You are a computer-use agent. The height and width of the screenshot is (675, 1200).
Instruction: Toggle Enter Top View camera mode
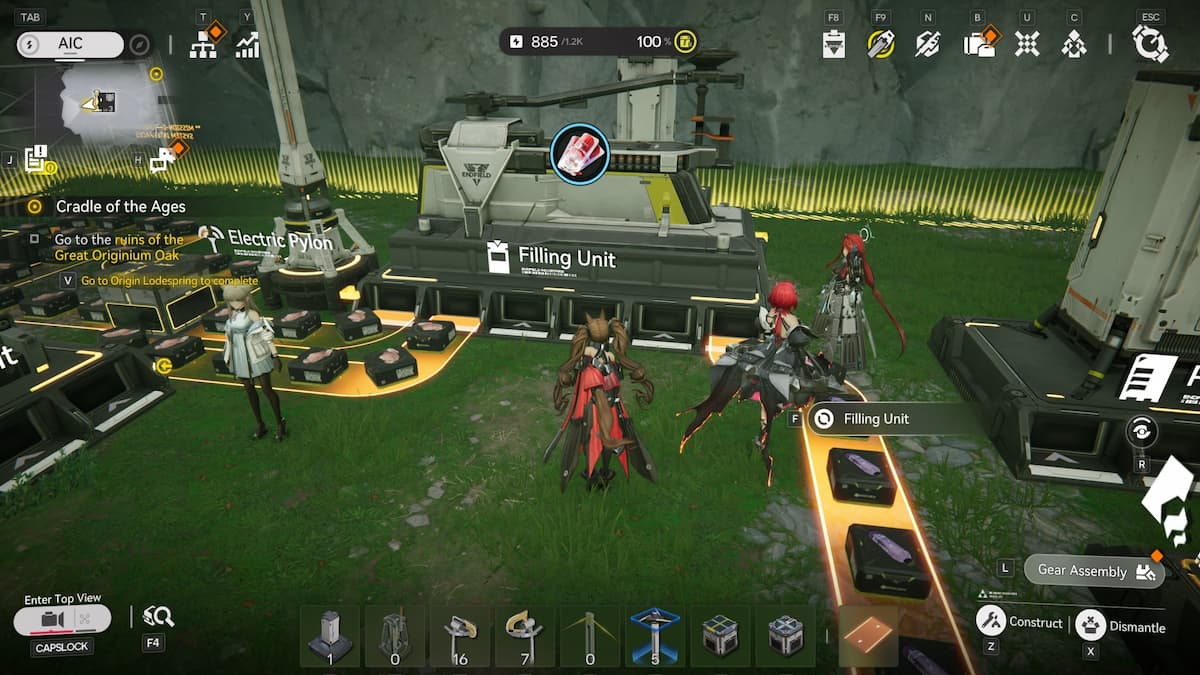tap(62, 620)
